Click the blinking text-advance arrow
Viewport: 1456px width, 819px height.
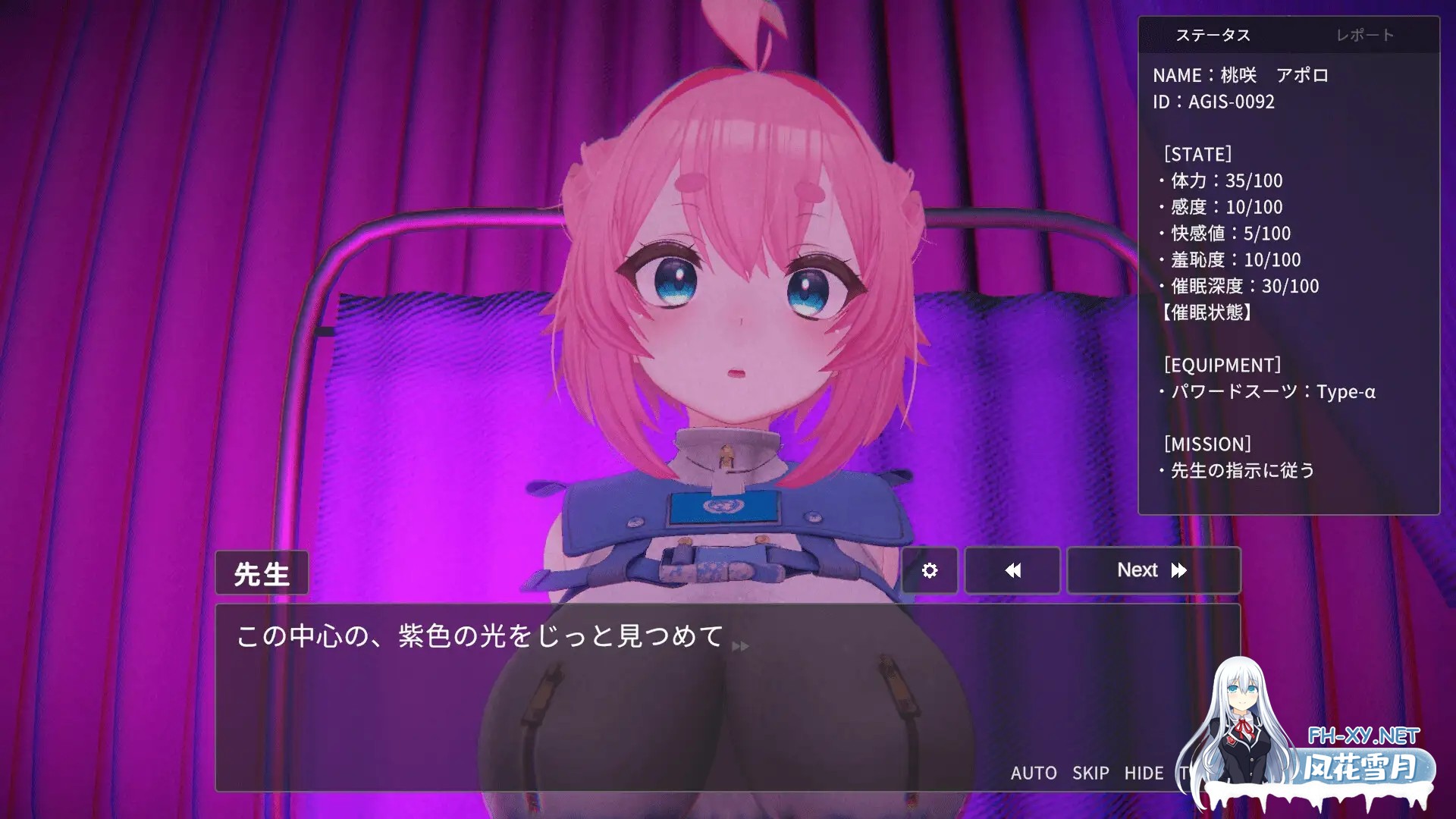click(x=739, y=647)
